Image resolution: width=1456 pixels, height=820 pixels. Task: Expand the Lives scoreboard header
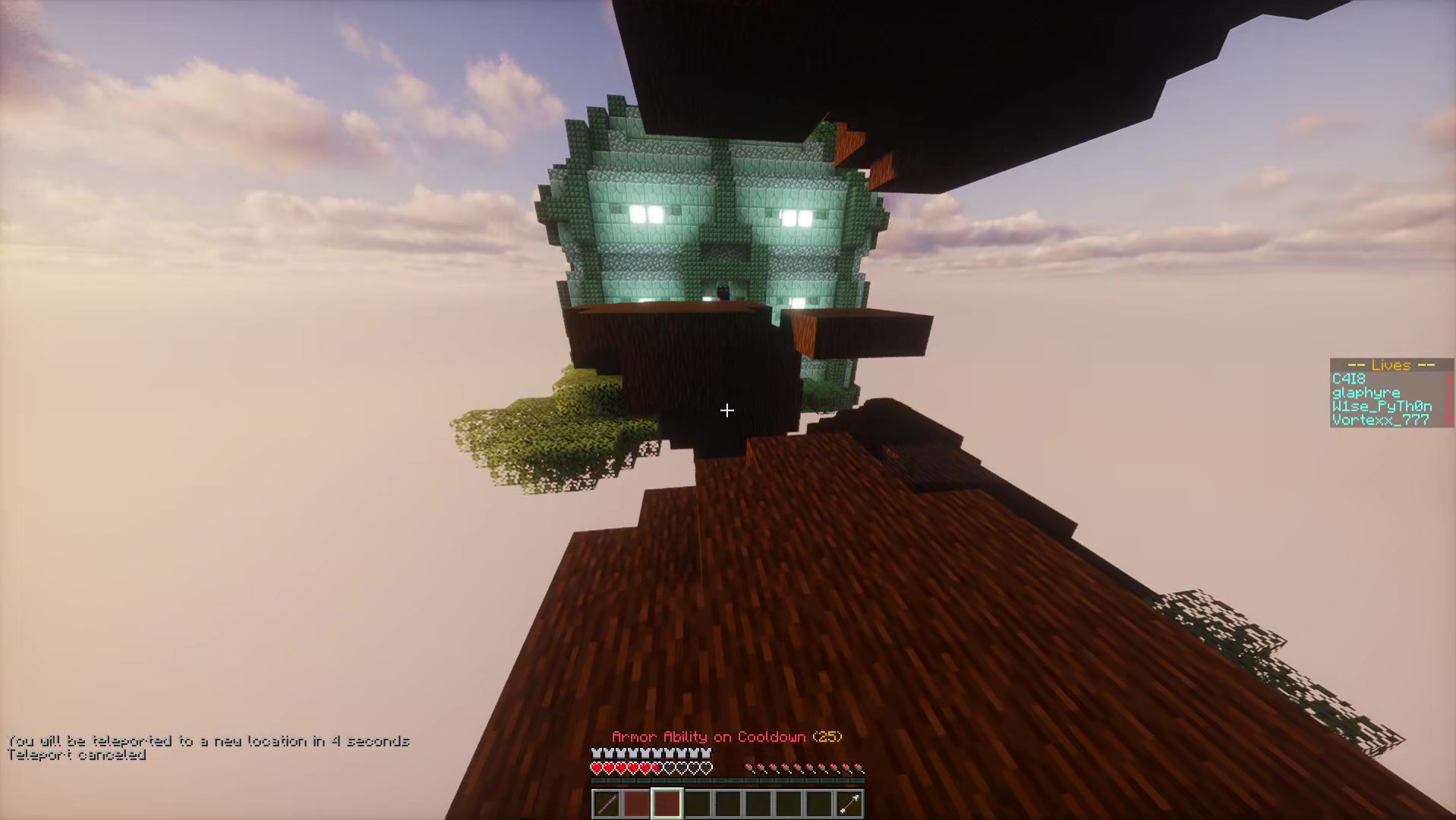click(1391, 365)
